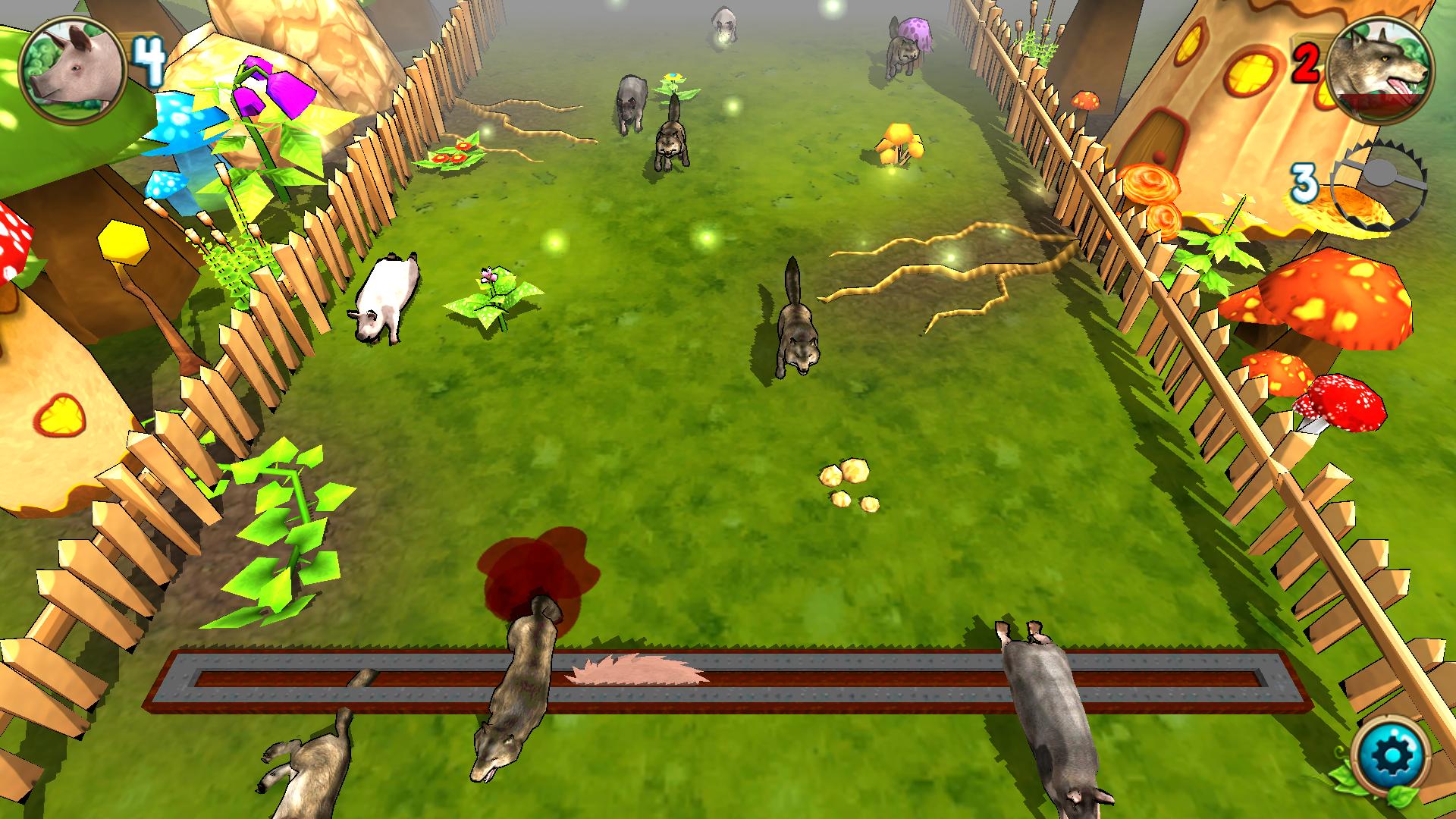Tap the pile of gold nuggets on grass
The height and width of the screenshot is (819, 1456).
[x=846, y=485]
